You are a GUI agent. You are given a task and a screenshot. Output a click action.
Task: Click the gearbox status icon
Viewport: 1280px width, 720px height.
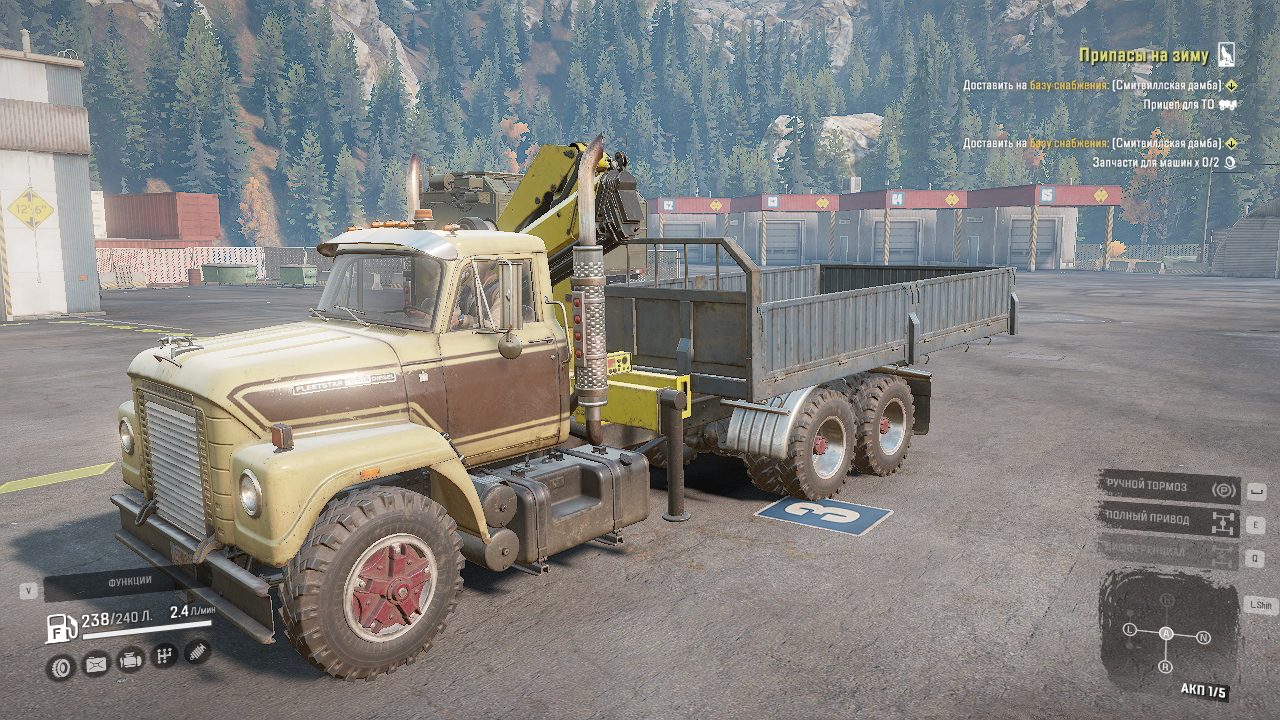(164, 656)
